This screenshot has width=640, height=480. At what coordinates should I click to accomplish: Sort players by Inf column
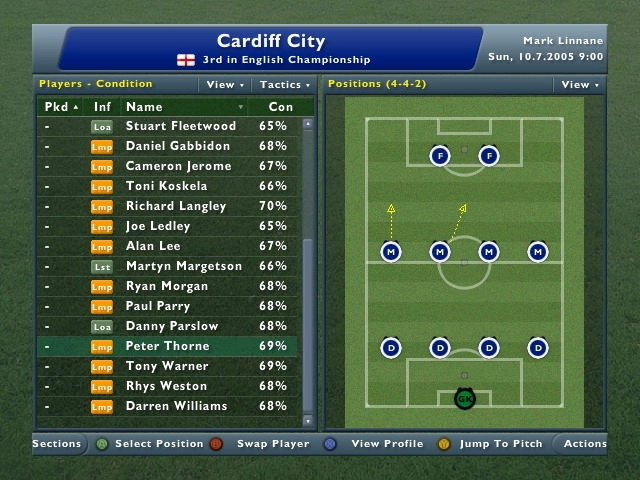(103, 107)
